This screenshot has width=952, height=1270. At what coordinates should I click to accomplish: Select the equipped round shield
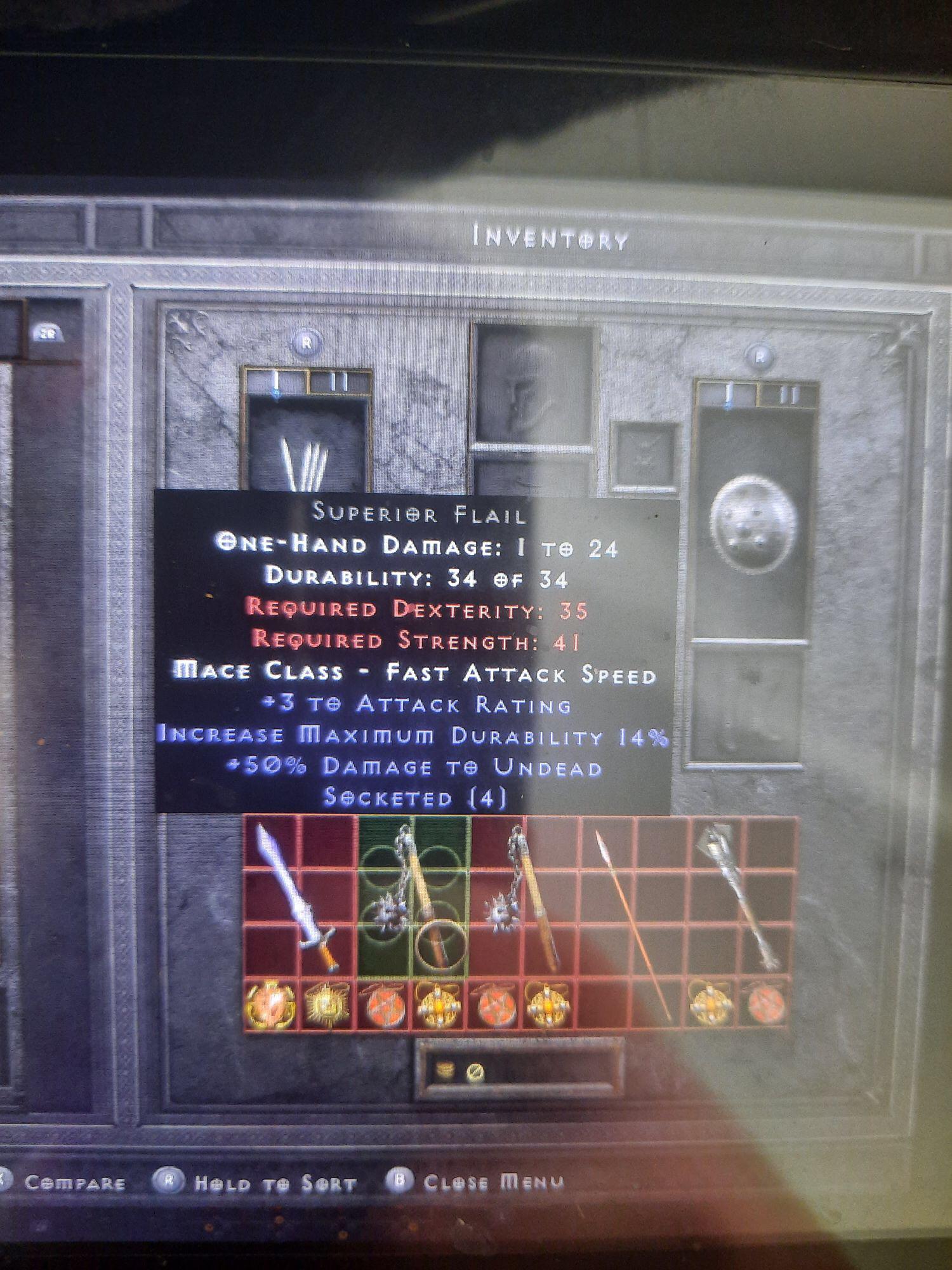pyautogui.click(x=752, y=527)
